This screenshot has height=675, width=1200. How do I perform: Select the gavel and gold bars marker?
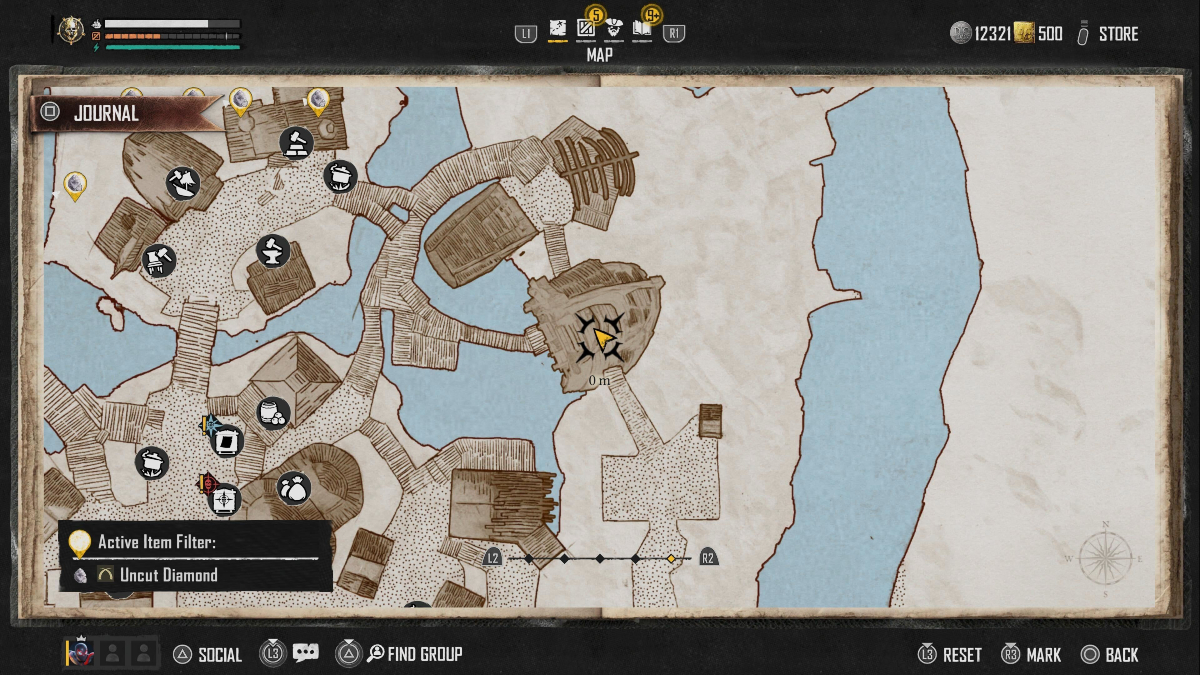[x=296, y=144]
